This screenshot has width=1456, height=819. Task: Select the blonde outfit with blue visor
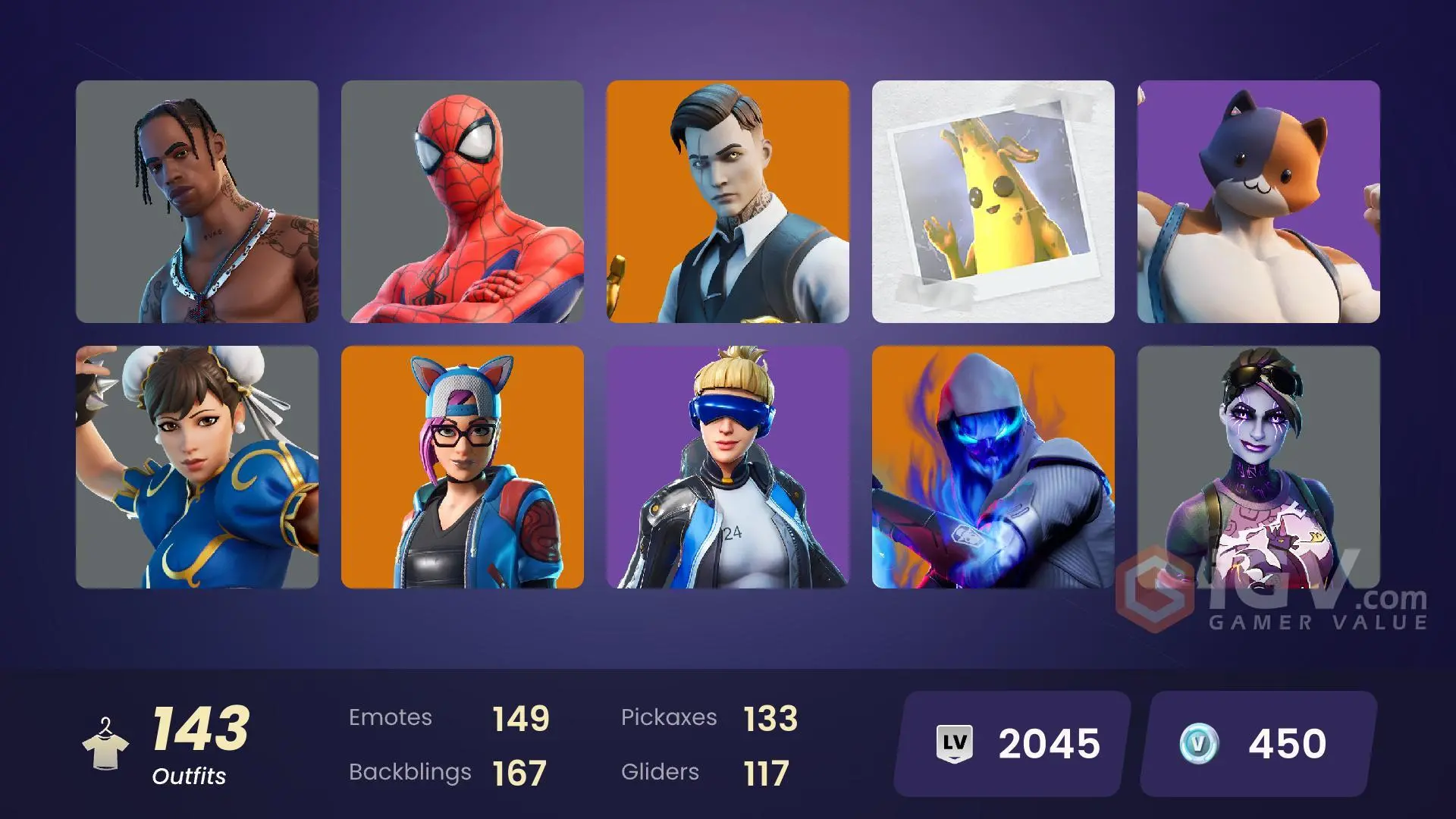tap(728, 467)
